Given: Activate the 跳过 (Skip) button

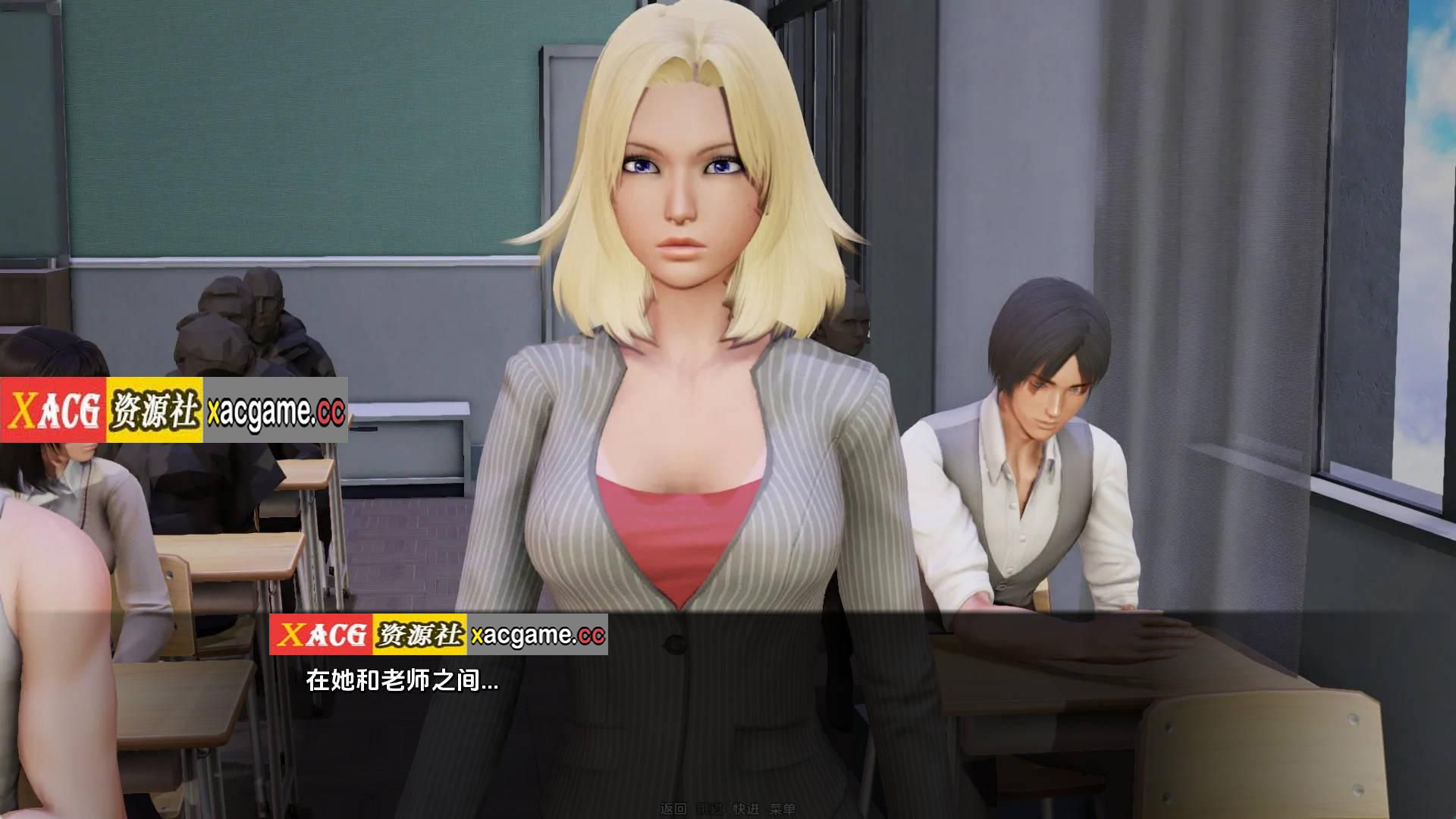Looking at the screenshot, I should click(709, 809).
